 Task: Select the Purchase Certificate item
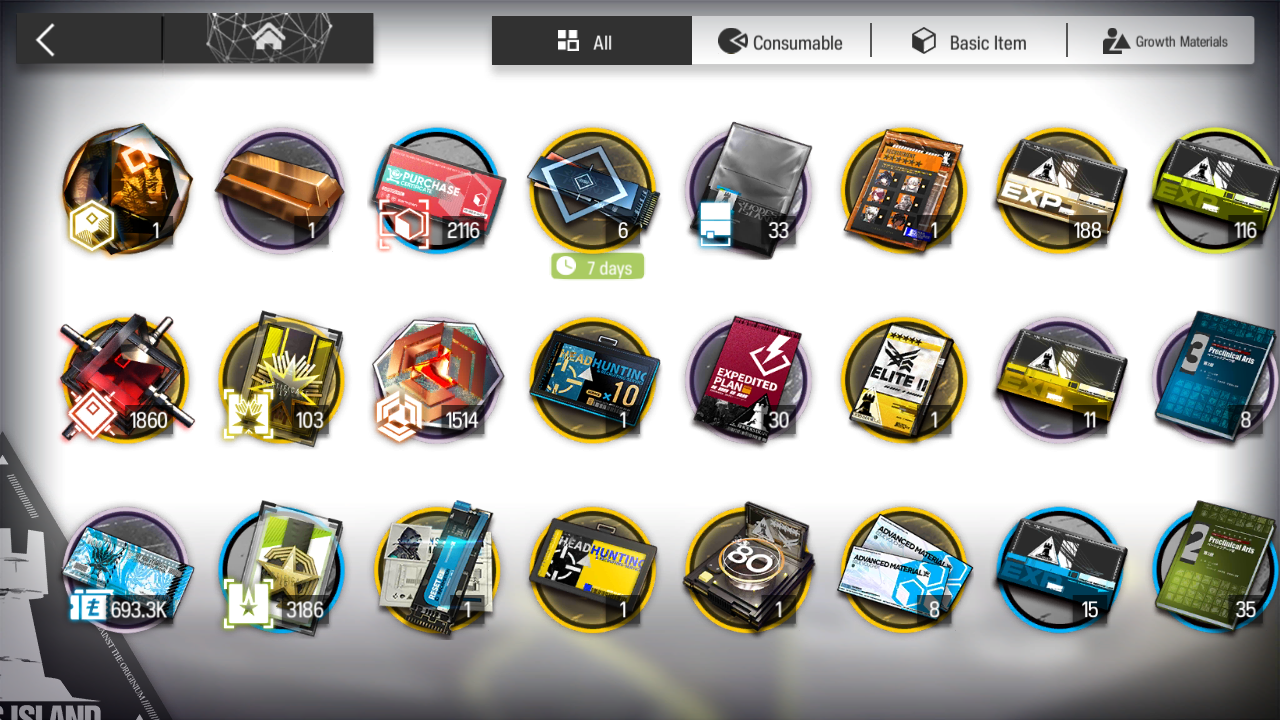[436, 191]
